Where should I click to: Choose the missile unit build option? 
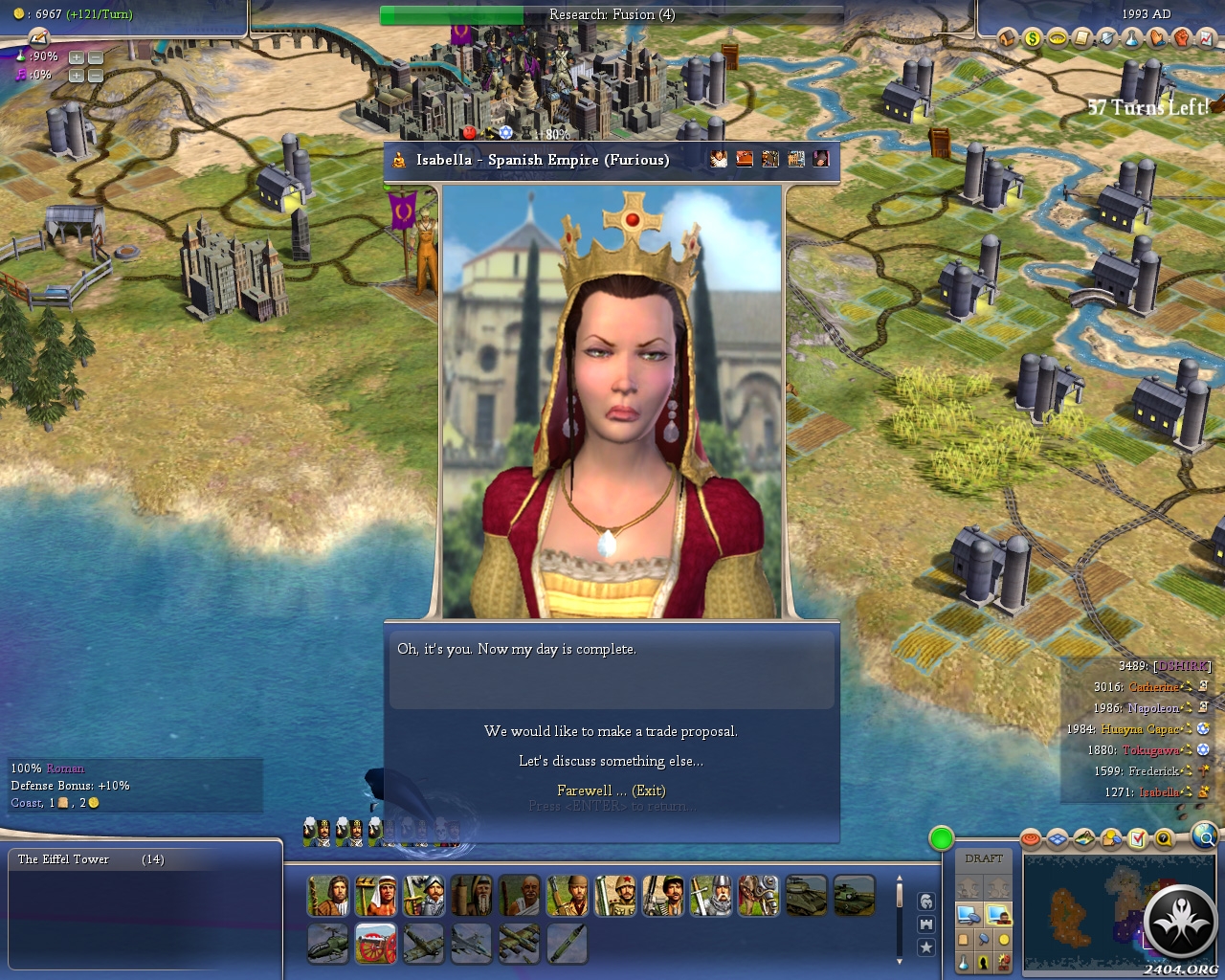point(567,944)
